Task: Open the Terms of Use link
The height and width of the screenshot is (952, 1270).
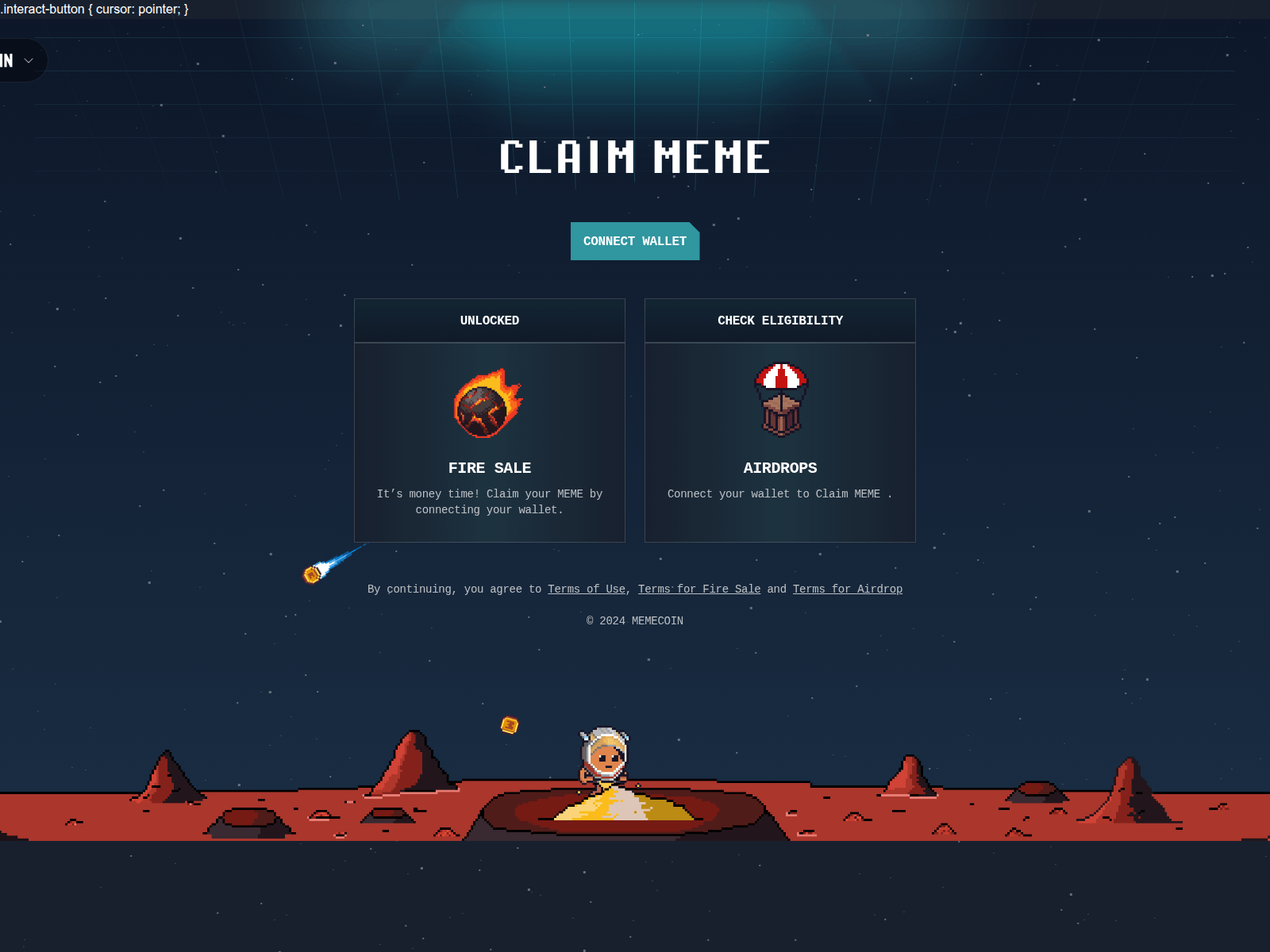Action: (586, 589)
